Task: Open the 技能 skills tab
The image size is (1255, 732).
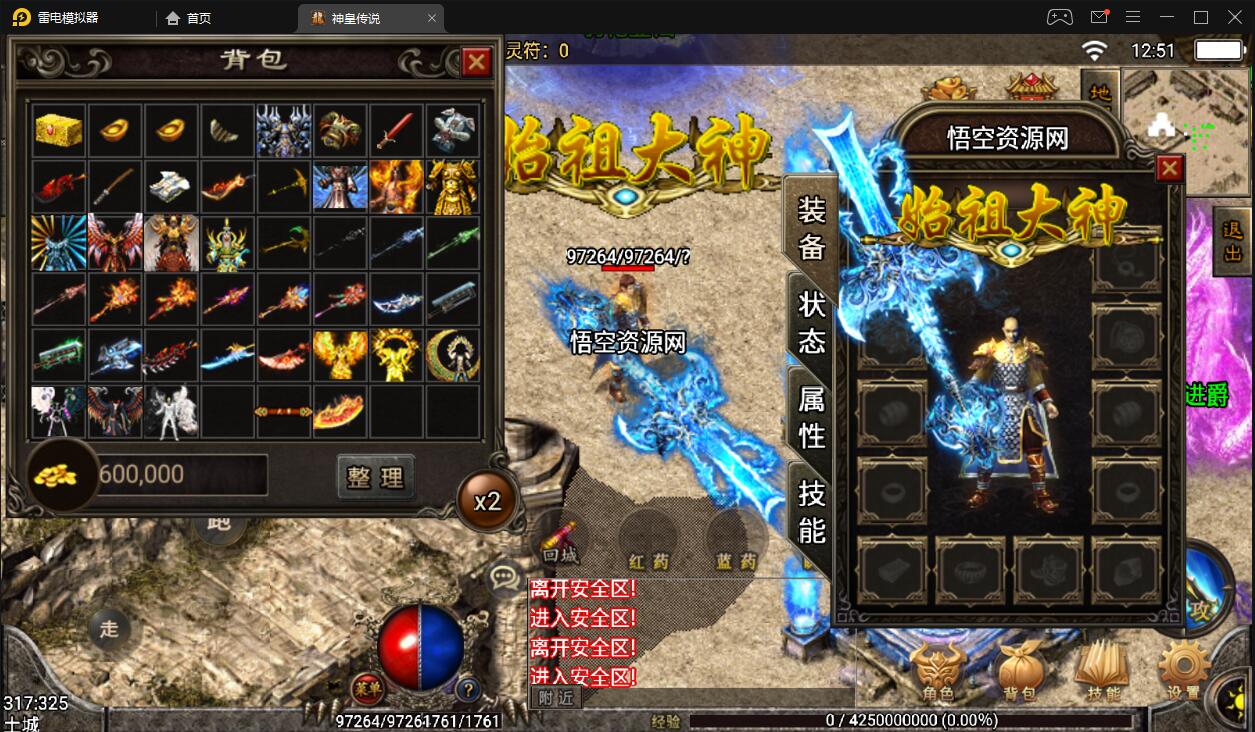Action: (811, 510)
